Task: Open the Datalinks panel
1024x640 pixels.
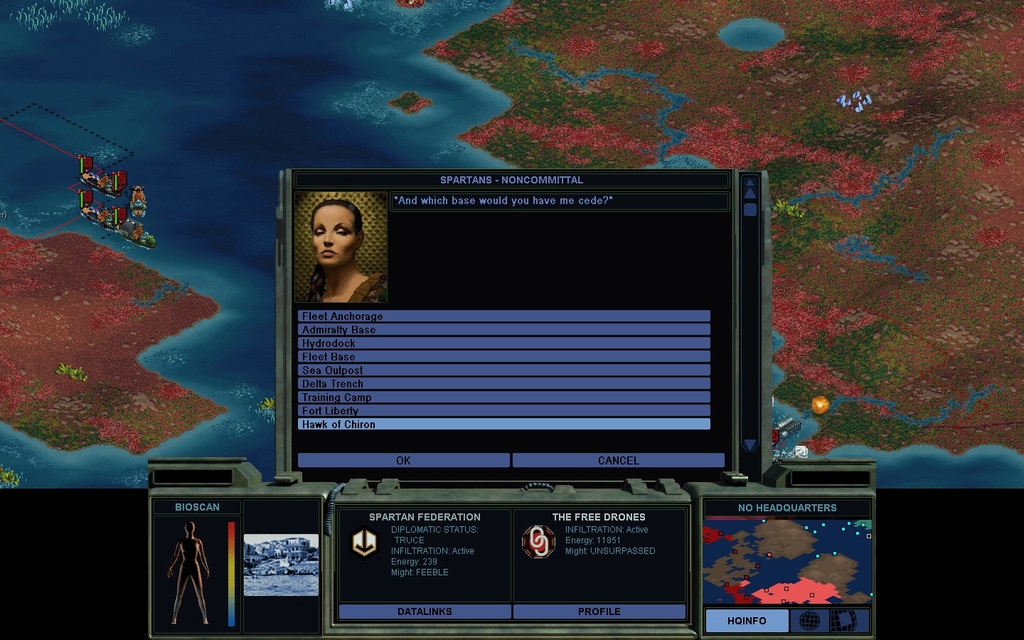Action: (x=425, y=611)
